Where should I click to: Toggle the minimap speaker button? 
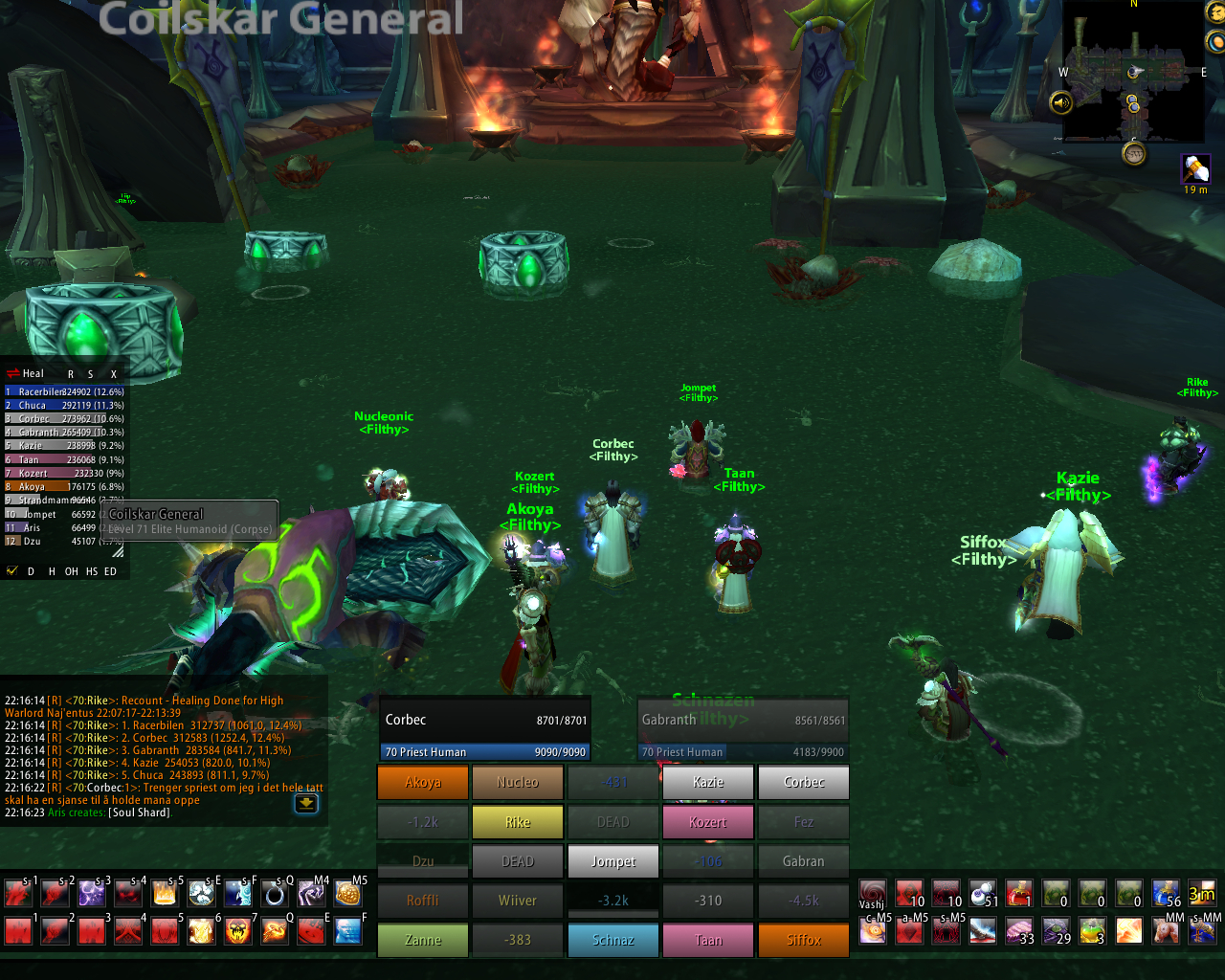(x=1061, y=102)
